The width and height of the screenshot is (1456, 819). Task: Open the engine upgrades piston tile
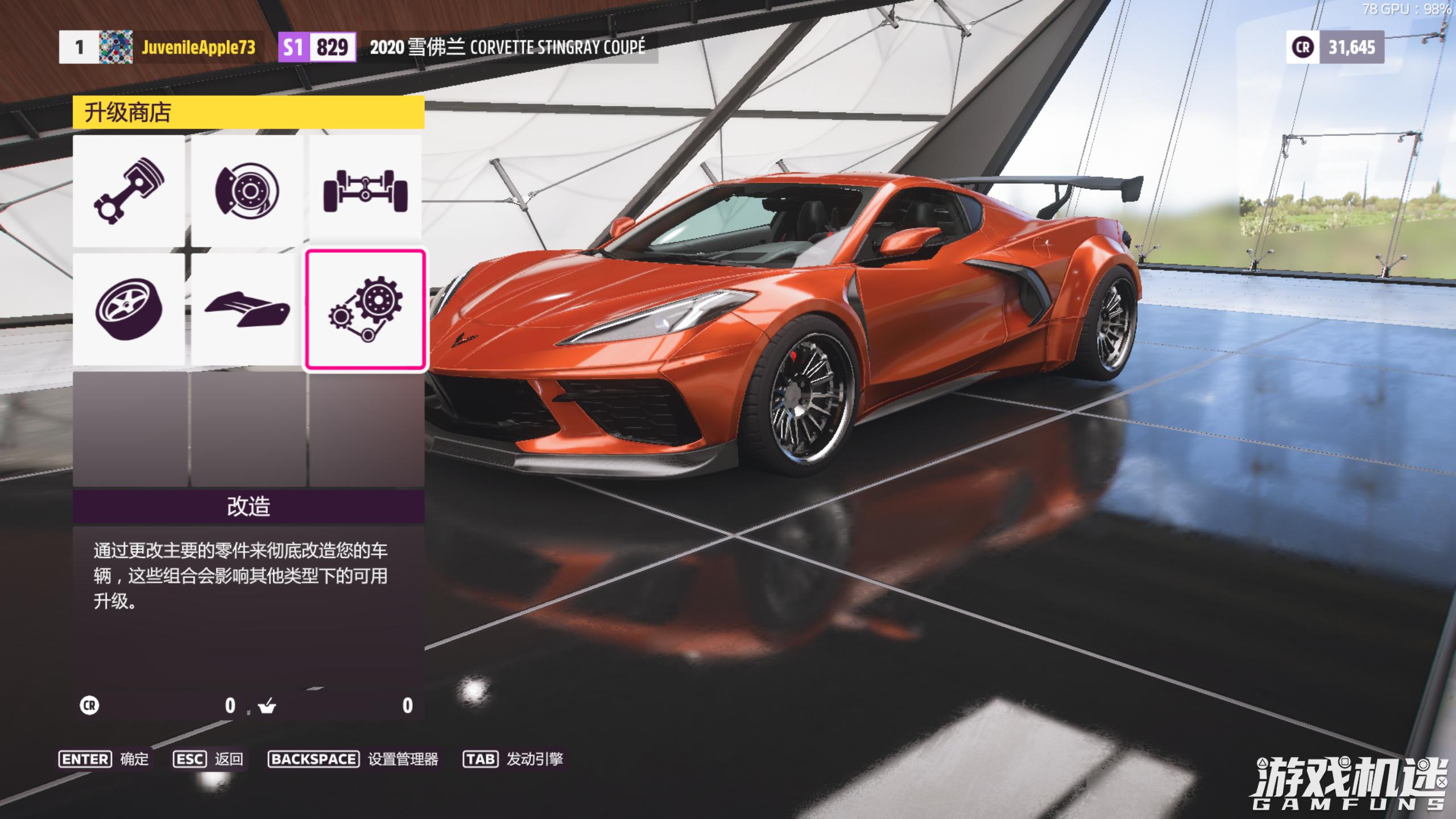click(129, 191)
